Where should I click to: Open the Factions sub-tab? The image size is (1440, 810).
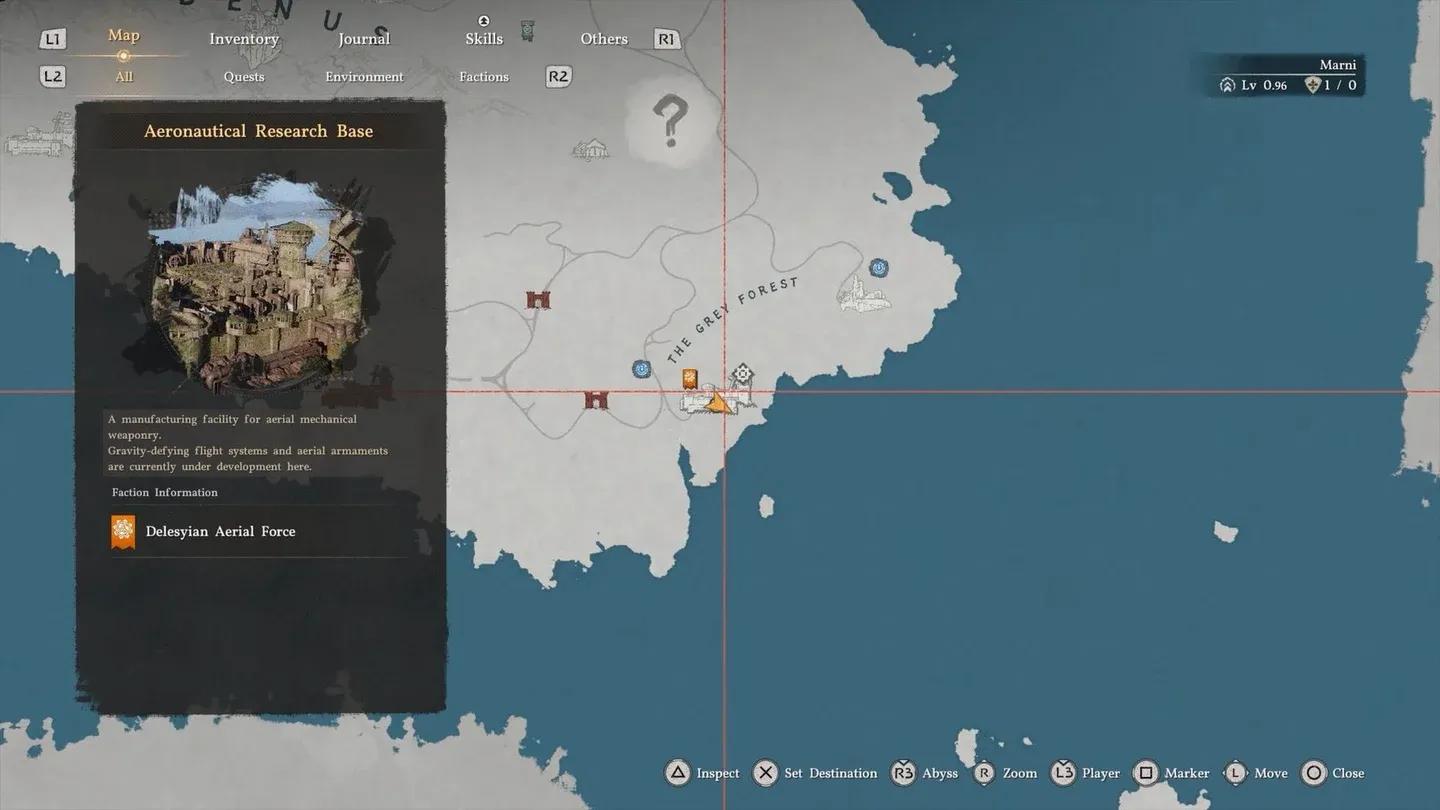click(x=484, y=76)
